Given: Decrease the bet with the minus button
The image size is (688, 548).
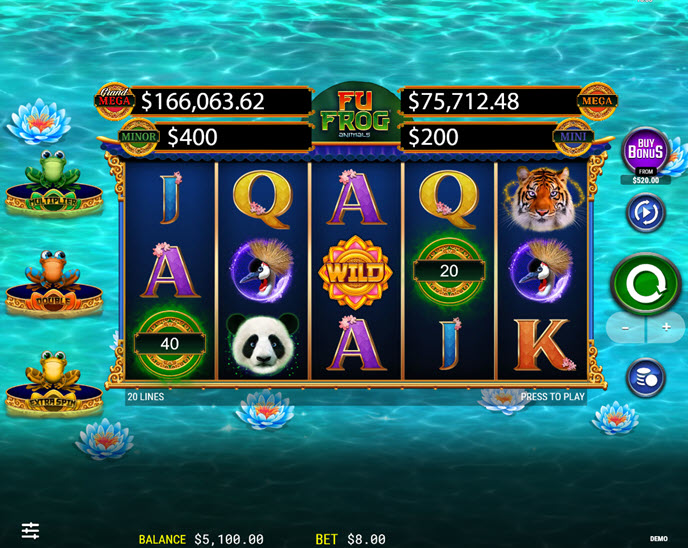Looking at the screenshot, I should pos(625,328).
